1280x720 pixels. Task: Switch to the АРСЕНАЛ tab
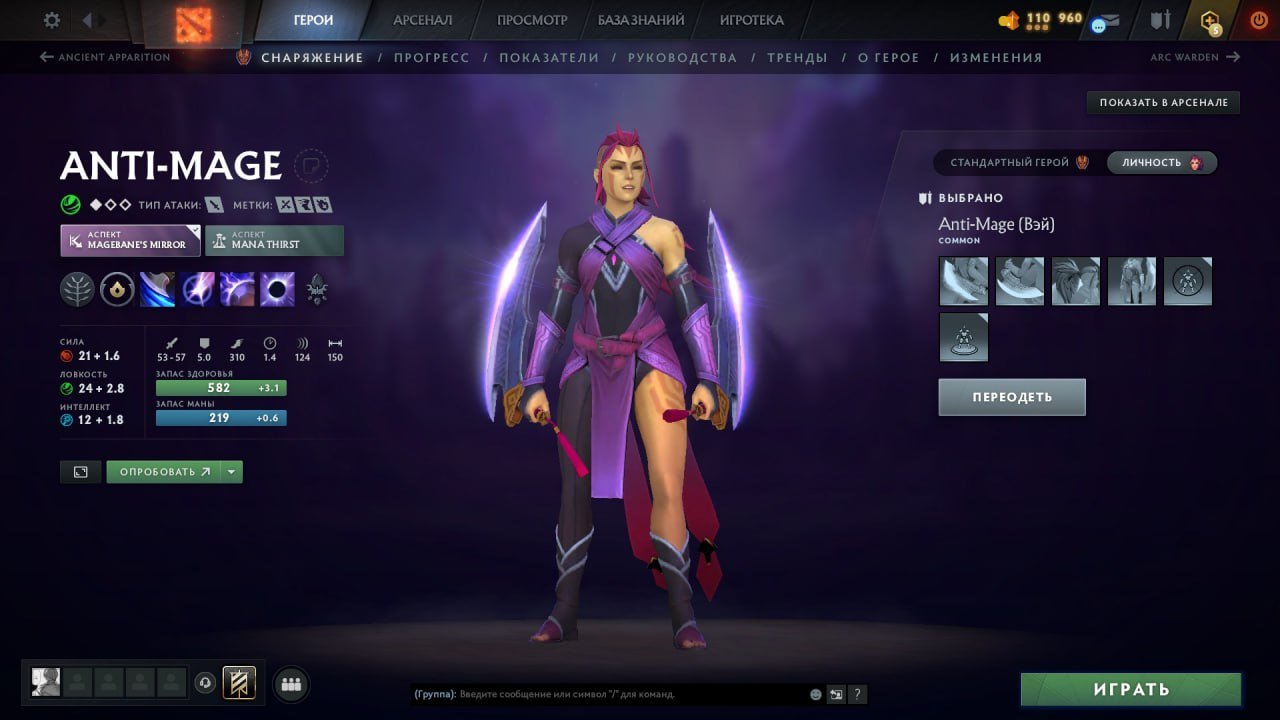(422, 18)
